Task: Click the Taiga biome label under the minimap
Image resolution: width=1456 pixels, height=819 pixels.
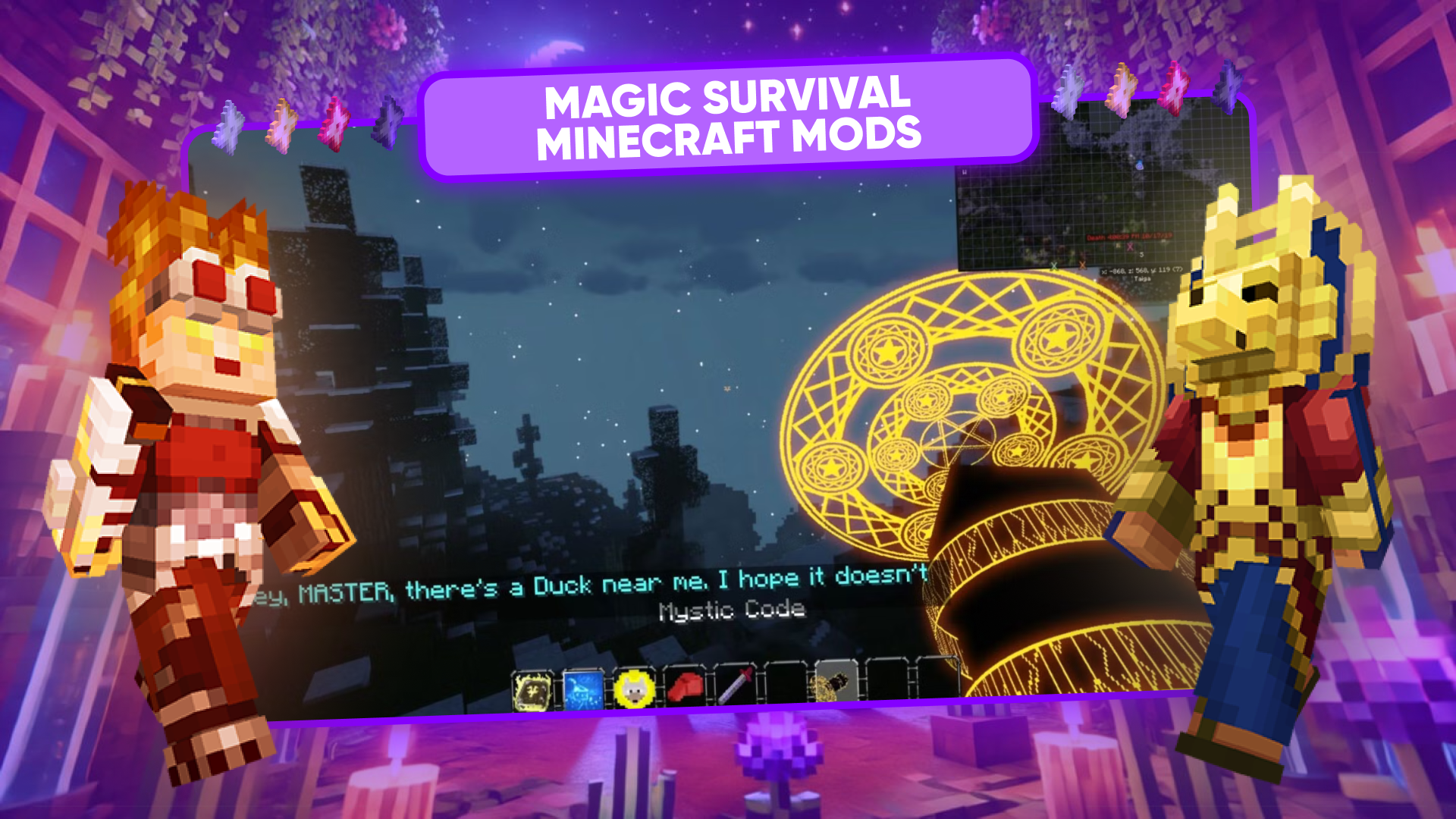Action: point(1141,278)
